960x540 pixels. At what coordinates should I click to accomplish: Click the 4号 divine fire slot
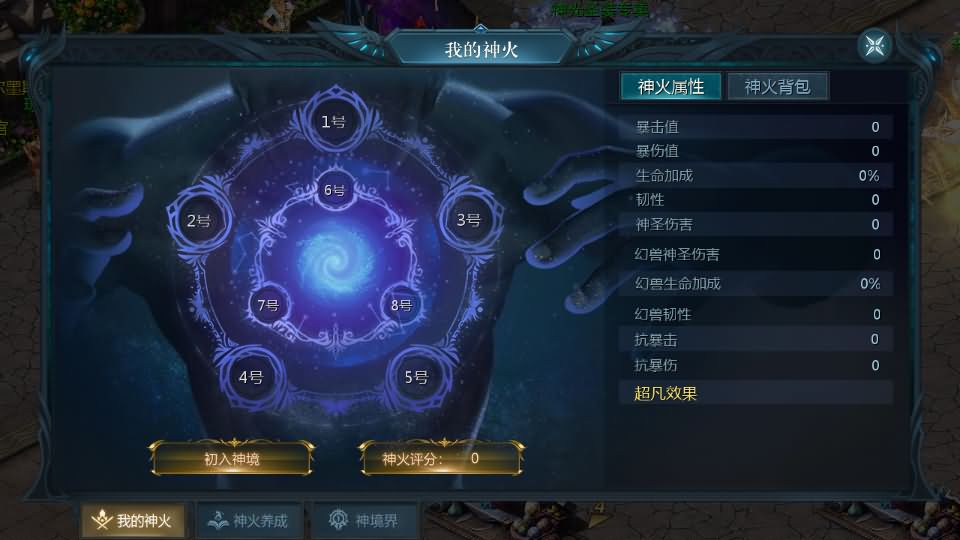point(250,377)
